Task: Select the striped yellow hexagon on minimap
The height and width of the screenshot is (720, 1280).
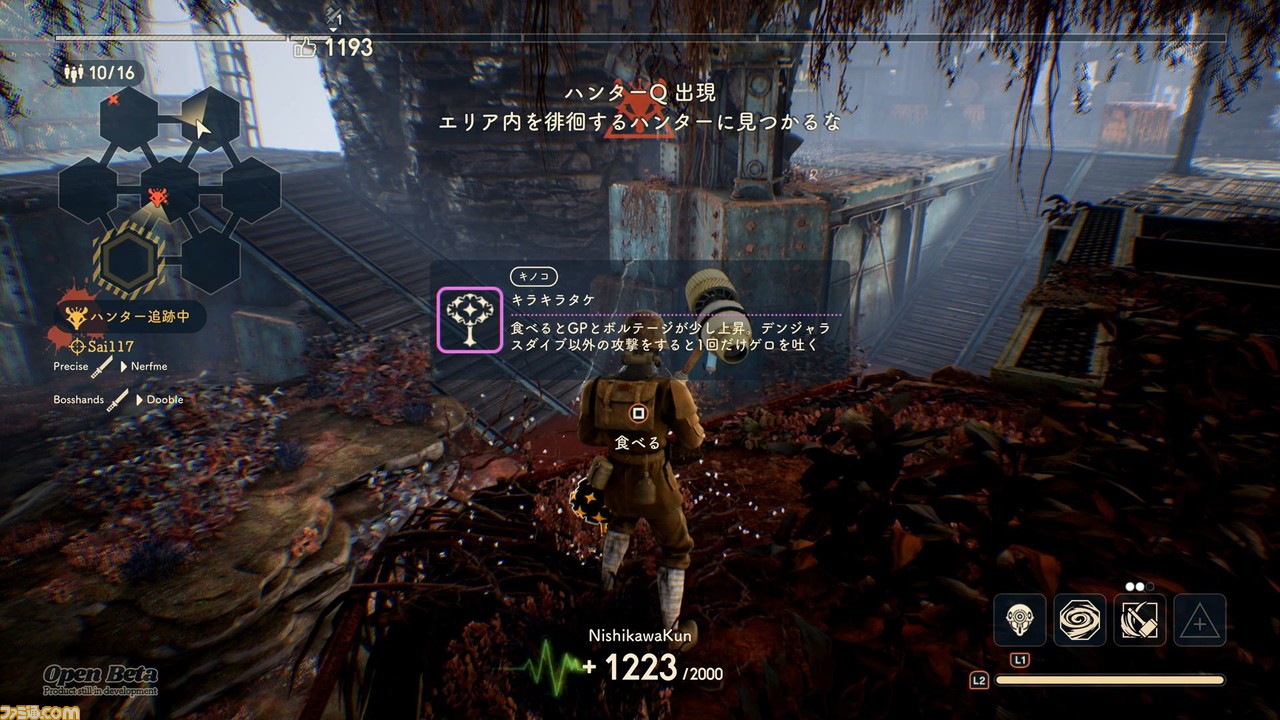Action: [126, 260]
